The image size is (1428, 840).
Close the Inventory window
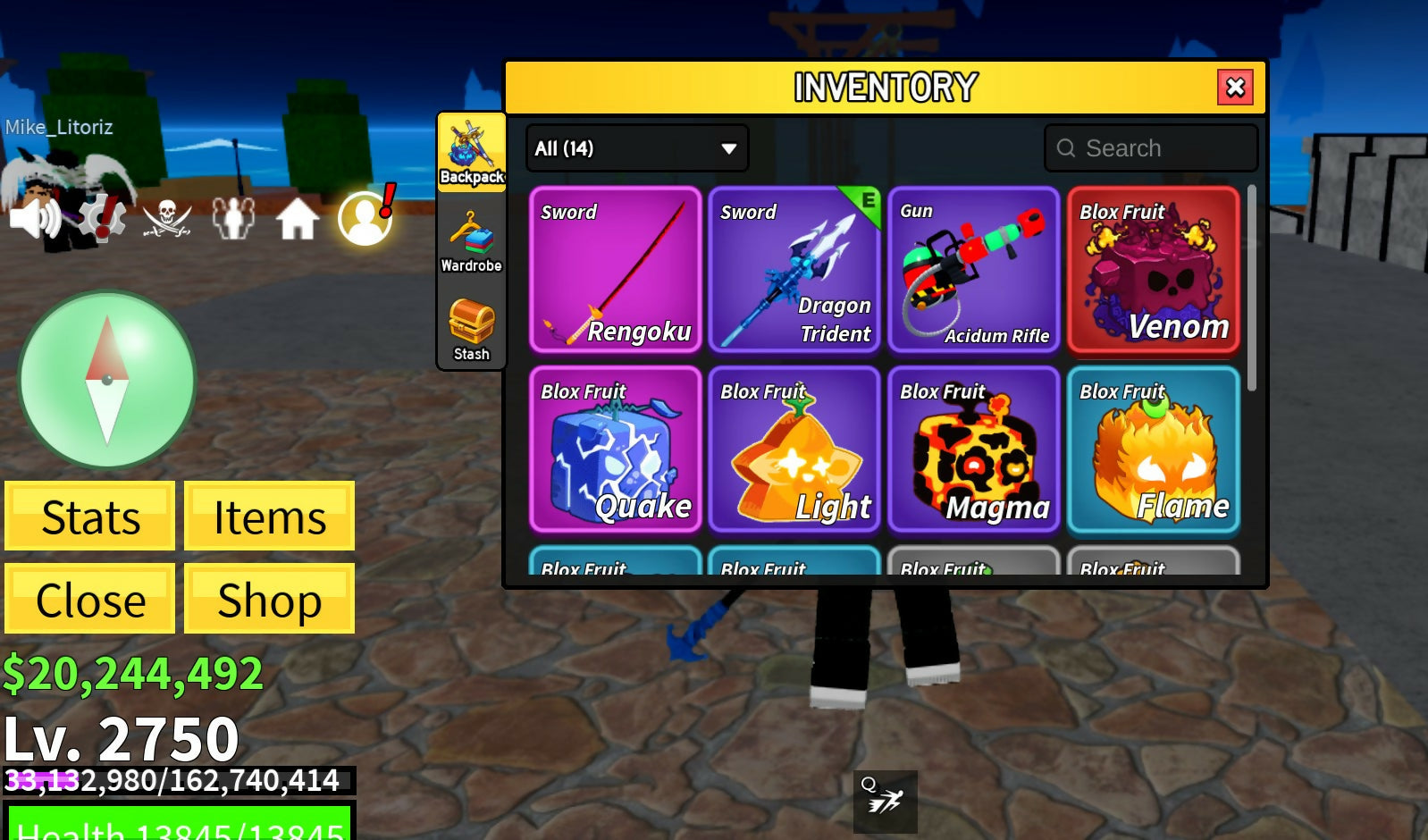pyautogui.click(x=1235, y=88)
